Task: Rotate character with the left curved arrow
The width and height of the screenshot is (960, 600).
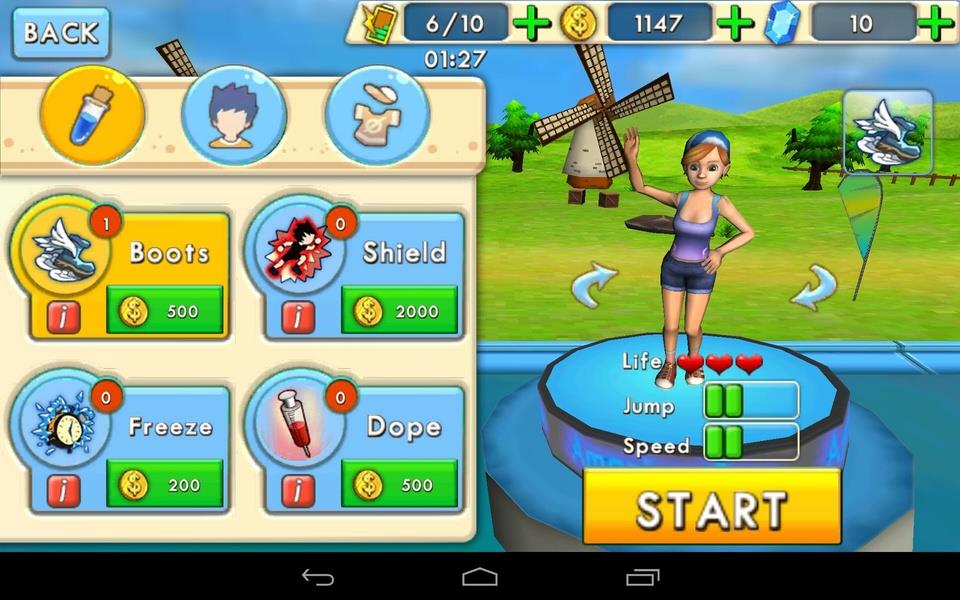Action: pyautogui.click(x=594, y=286)
